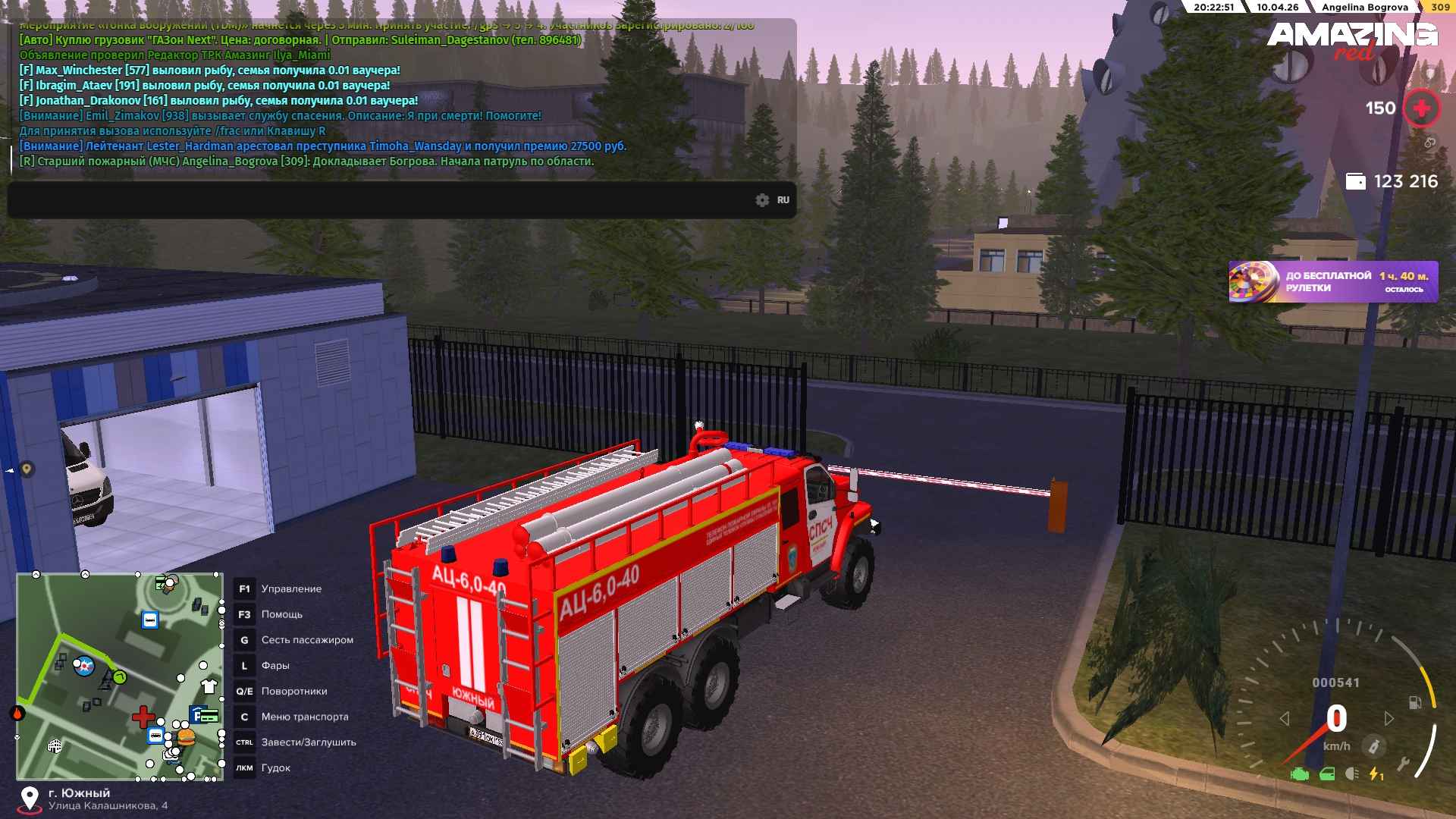This screenshot has height=819, width=1456.
Task: Select the burger food marker on minimap
Action: (x=186, y=736)
